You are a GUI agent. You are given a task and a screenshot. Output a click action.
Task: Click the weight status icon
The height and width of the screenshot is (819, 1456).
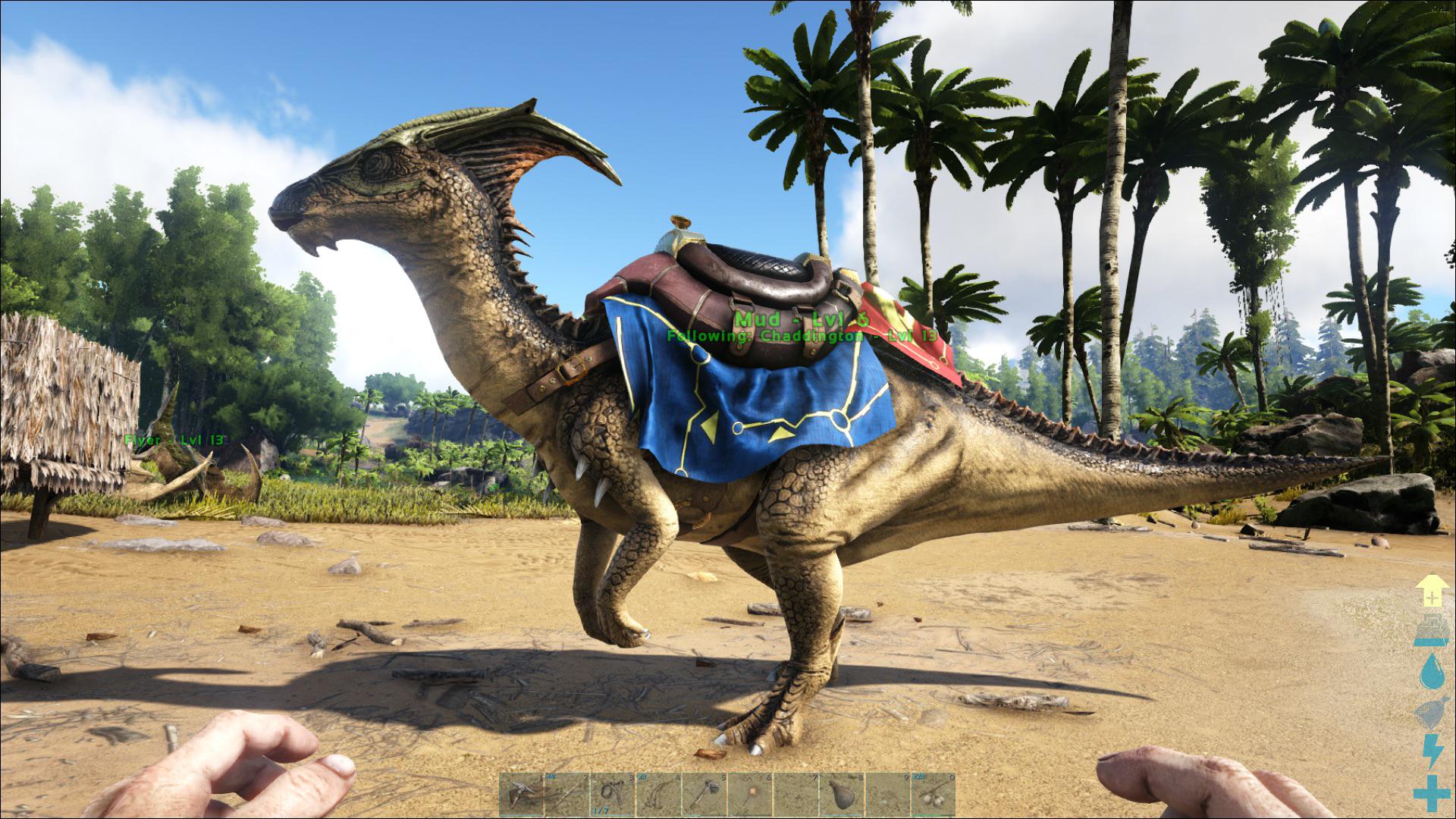click(x=1431, y=629)
